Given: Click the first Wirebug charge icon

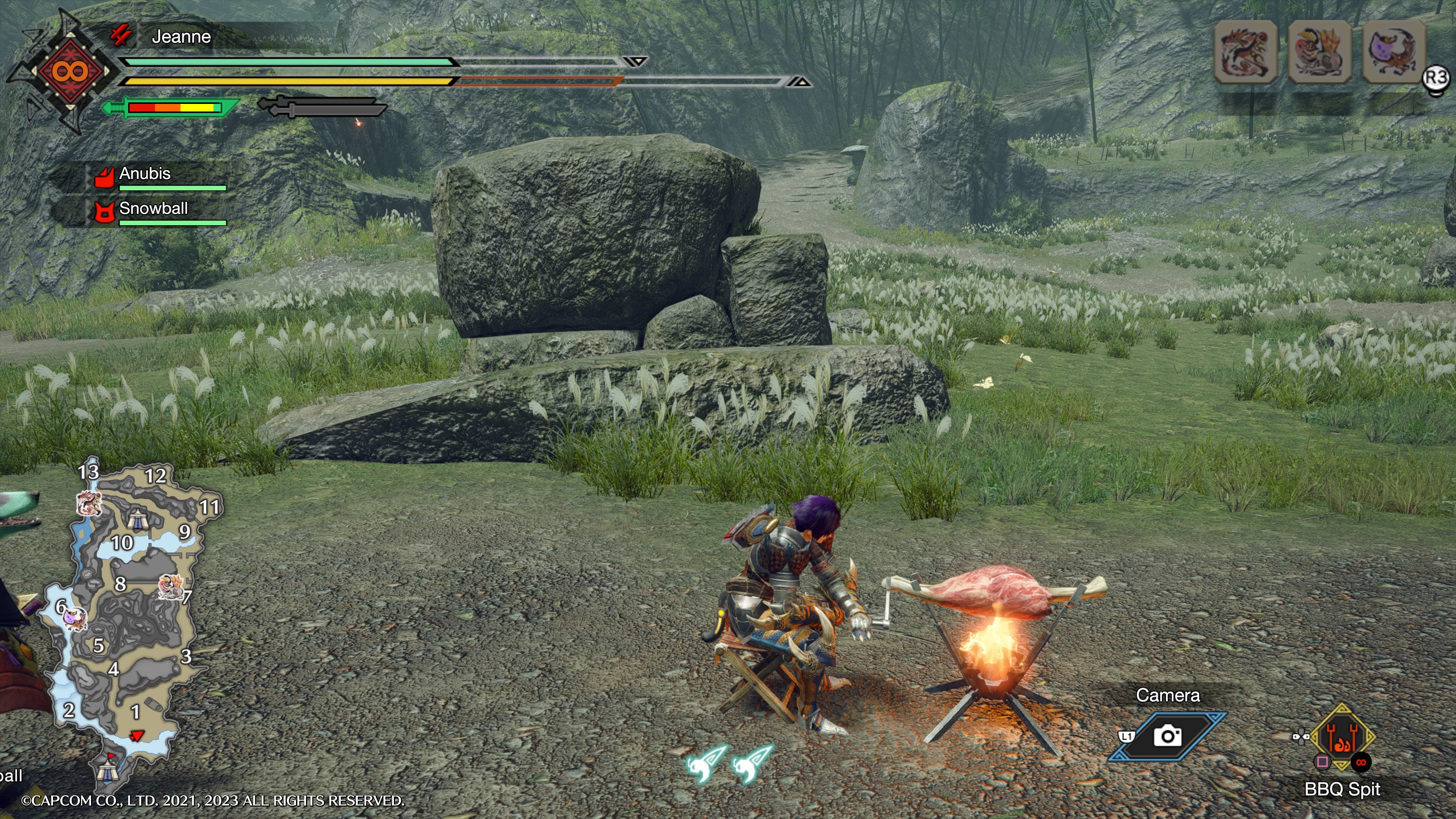Looking at the screenshot, I should click(x=706, y=763).
